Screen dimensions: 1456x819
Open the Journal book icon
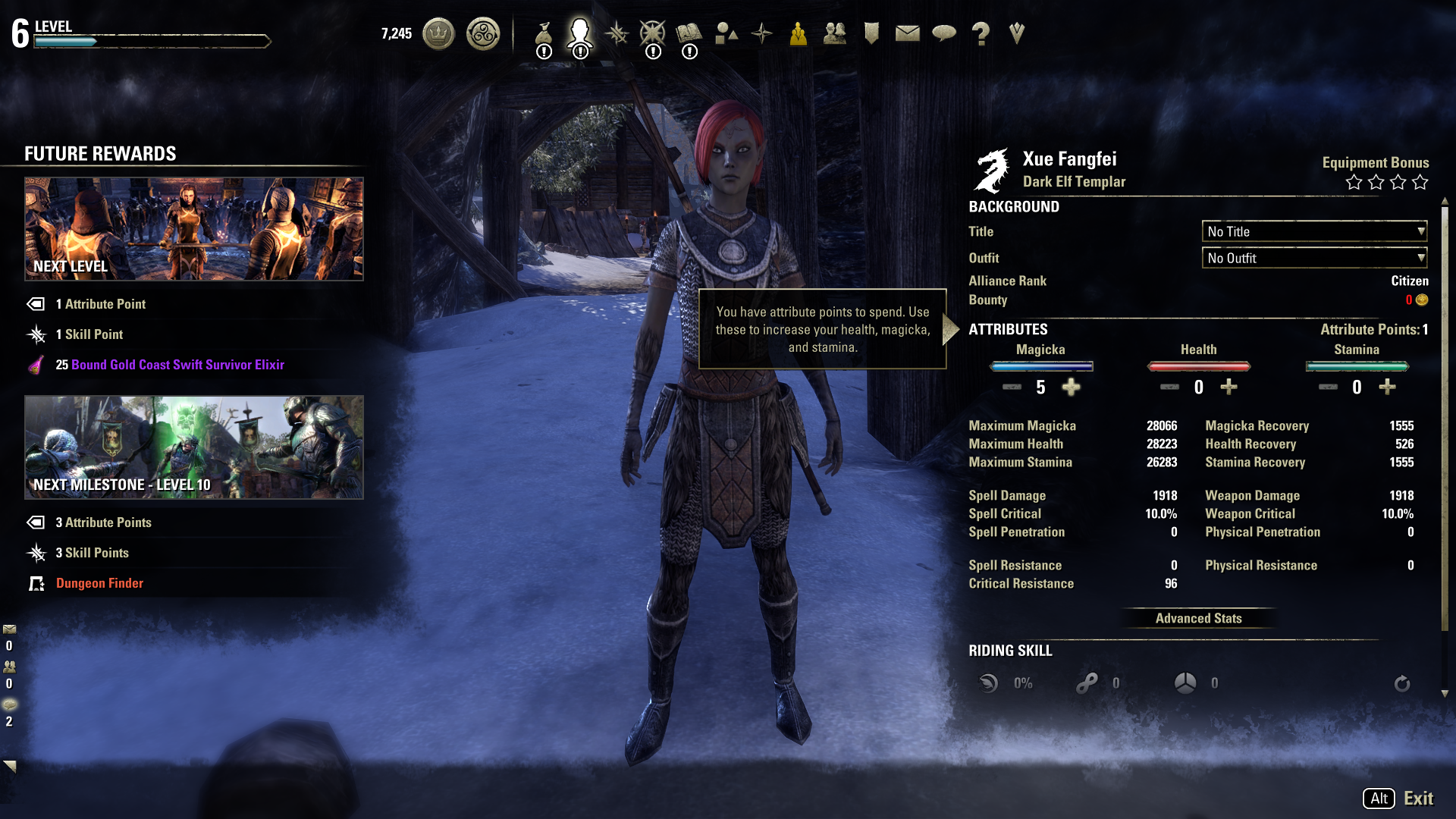click(x=689, y=33)
